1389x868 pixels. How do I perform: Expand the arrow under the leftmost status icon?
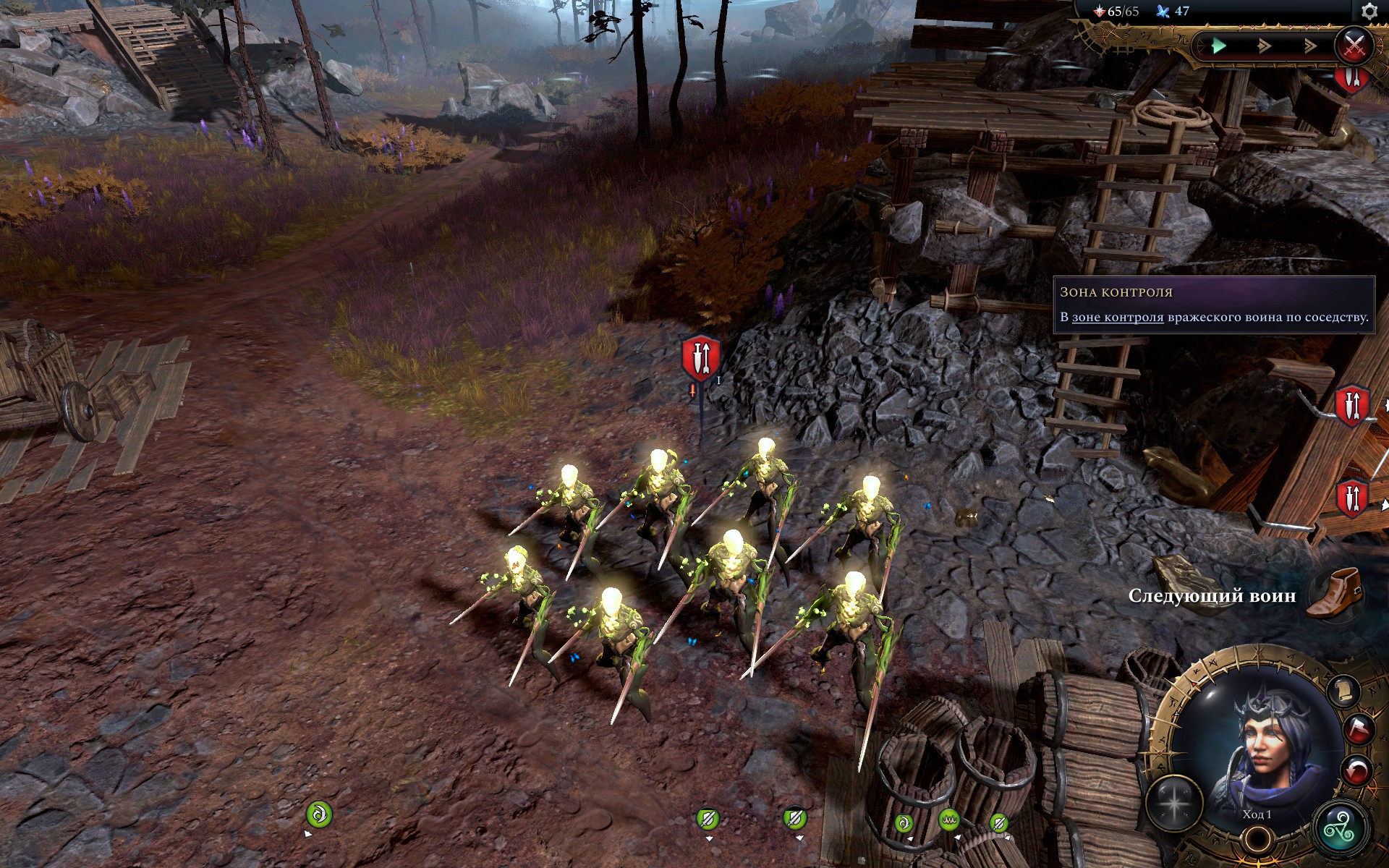click(307, 834)
